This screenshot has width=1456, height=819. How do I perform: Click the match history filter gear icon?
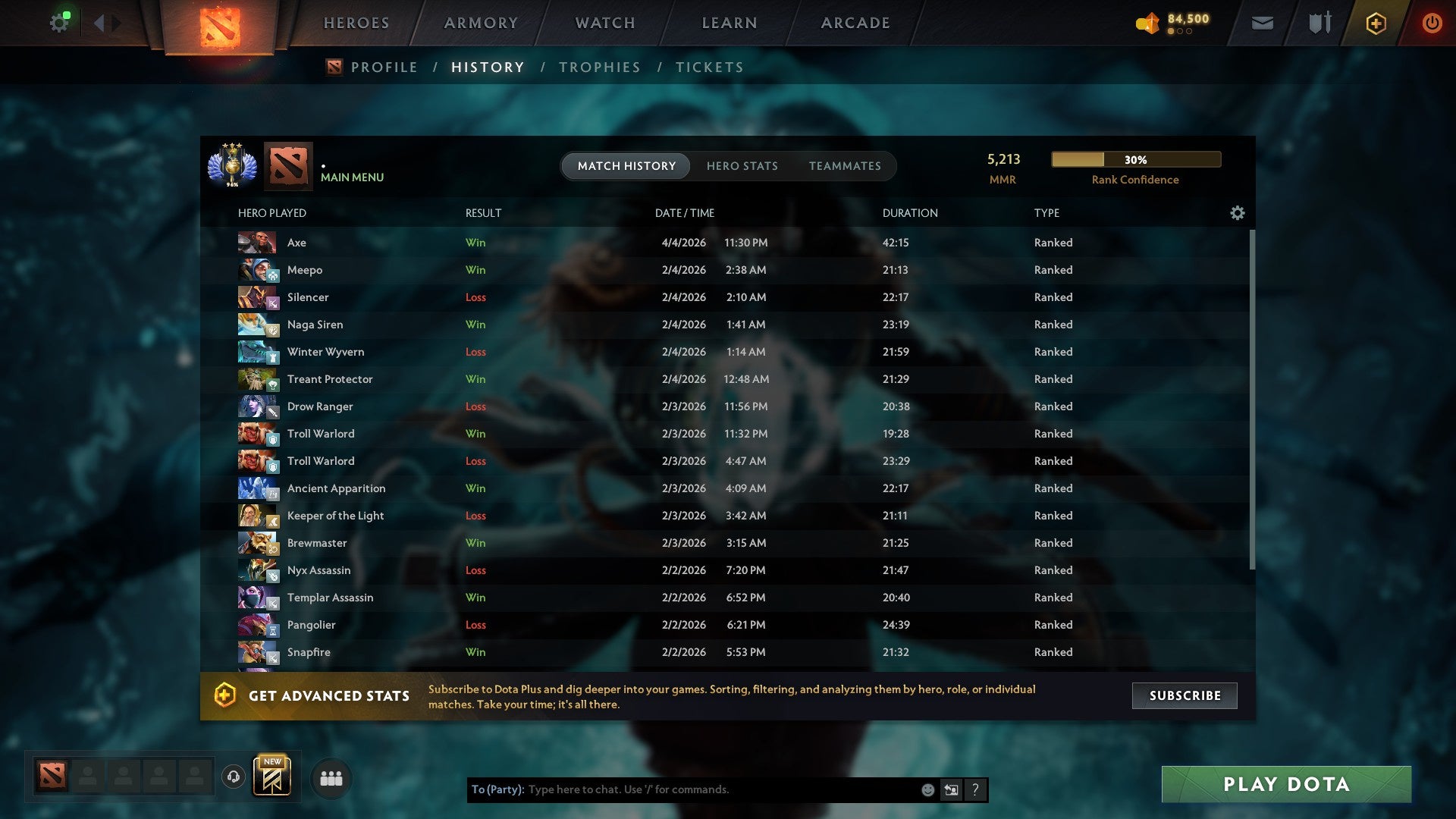1237,213
